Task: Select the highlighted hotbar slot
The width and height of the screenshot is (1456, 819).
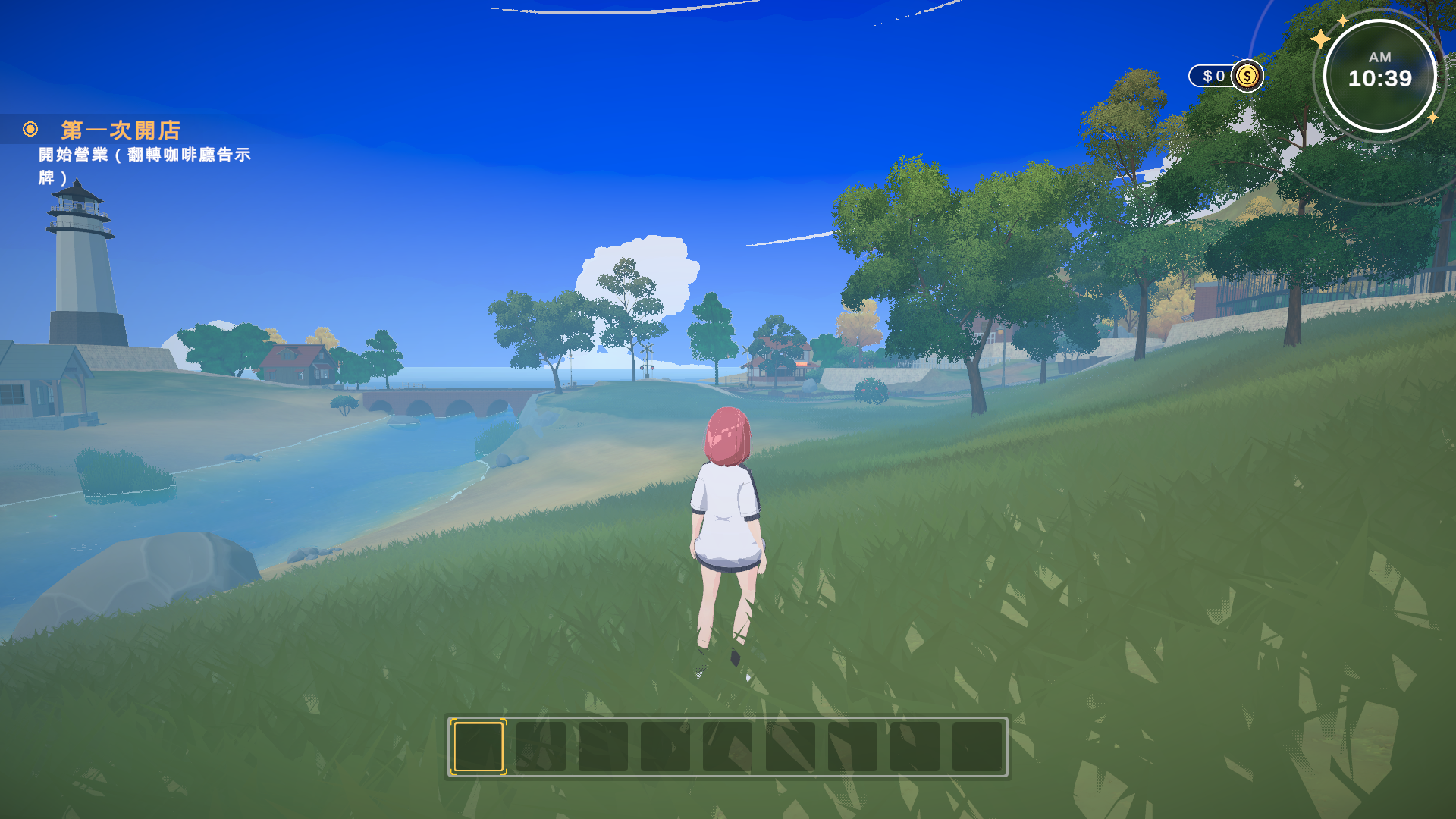Action: click(x=479, y=747)
